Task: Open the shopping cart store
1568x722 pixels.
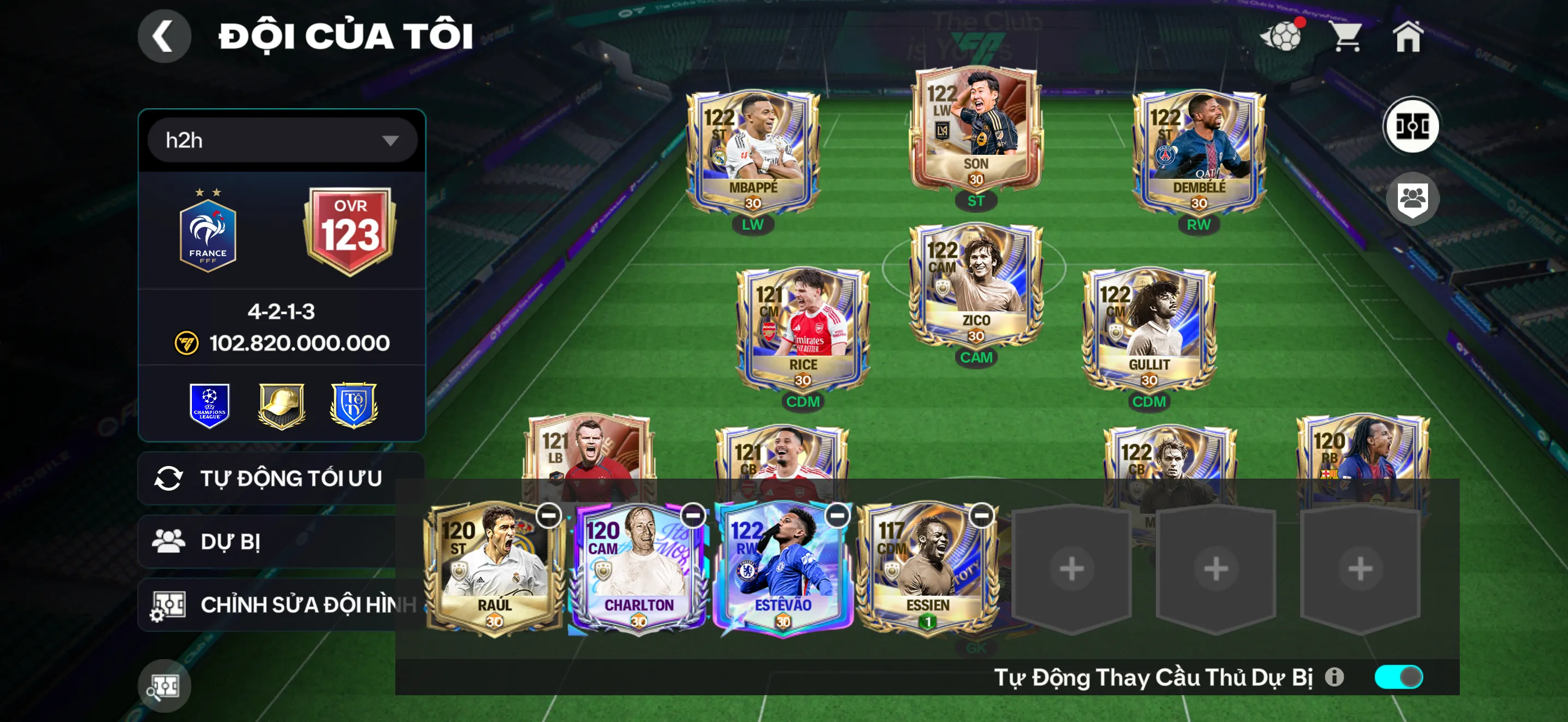Action: pos(1347,37)
